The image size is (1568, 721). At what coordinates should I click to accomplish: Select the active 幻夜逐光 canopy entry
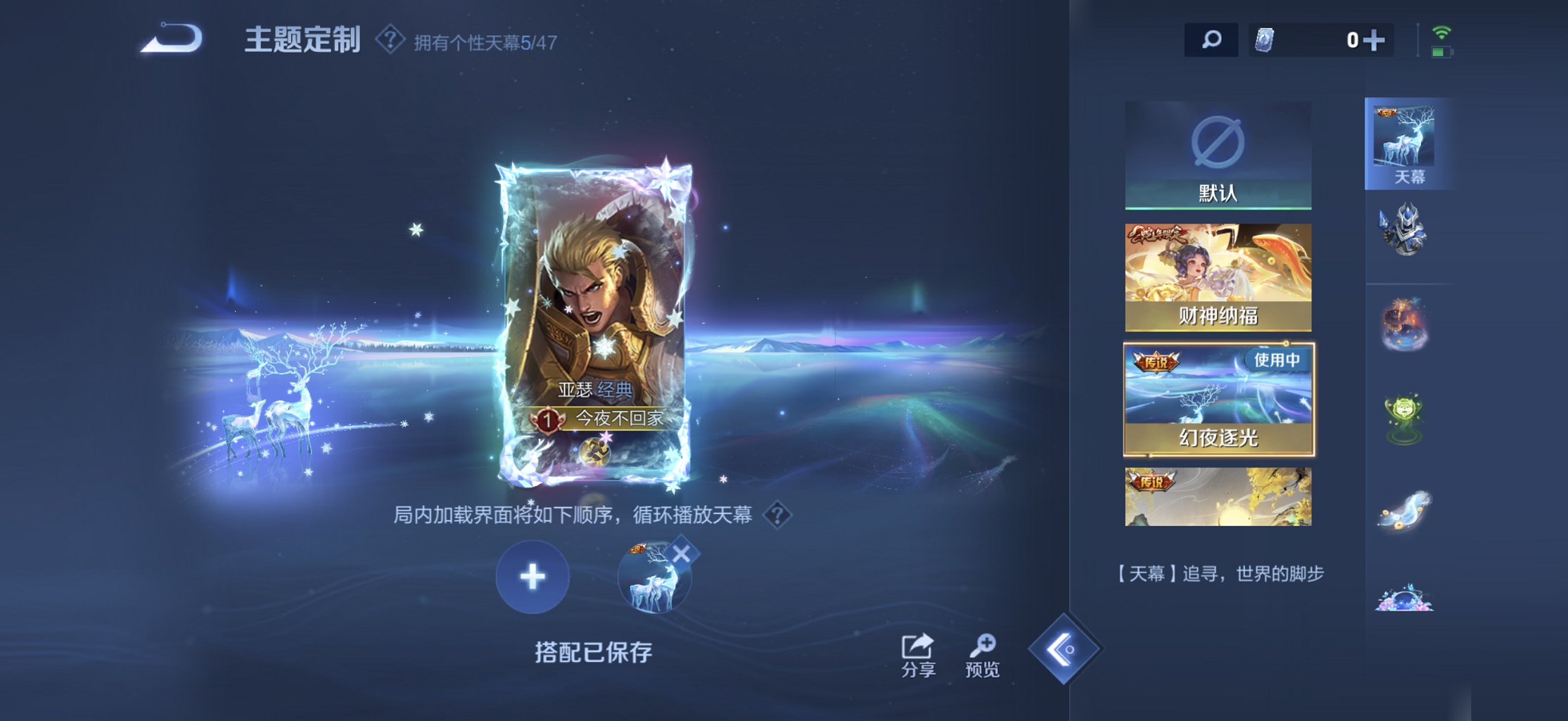[1218, 397]
